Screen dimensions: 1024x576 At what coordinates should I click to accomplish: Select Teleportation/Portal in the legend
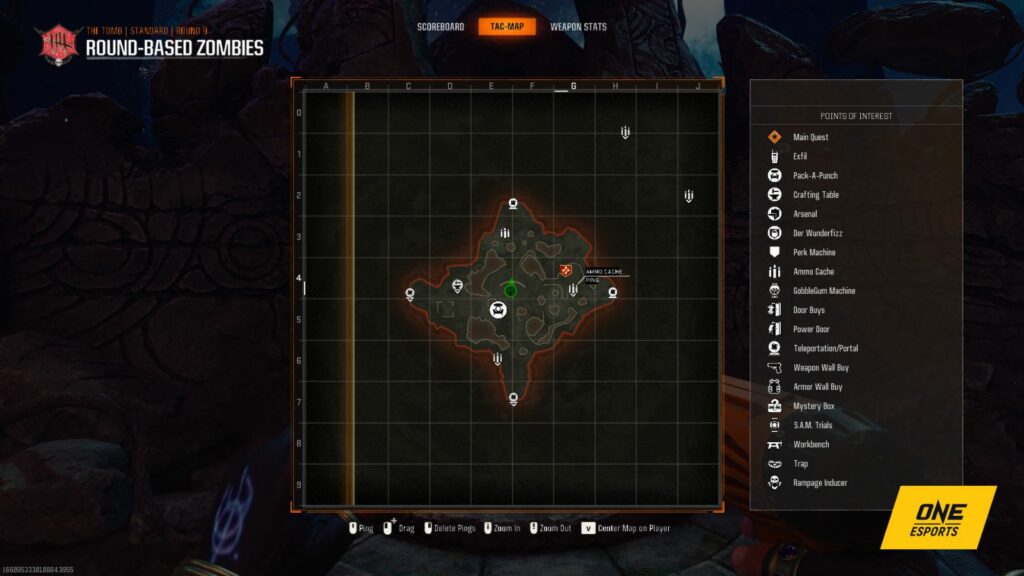(x=824, y=348)
